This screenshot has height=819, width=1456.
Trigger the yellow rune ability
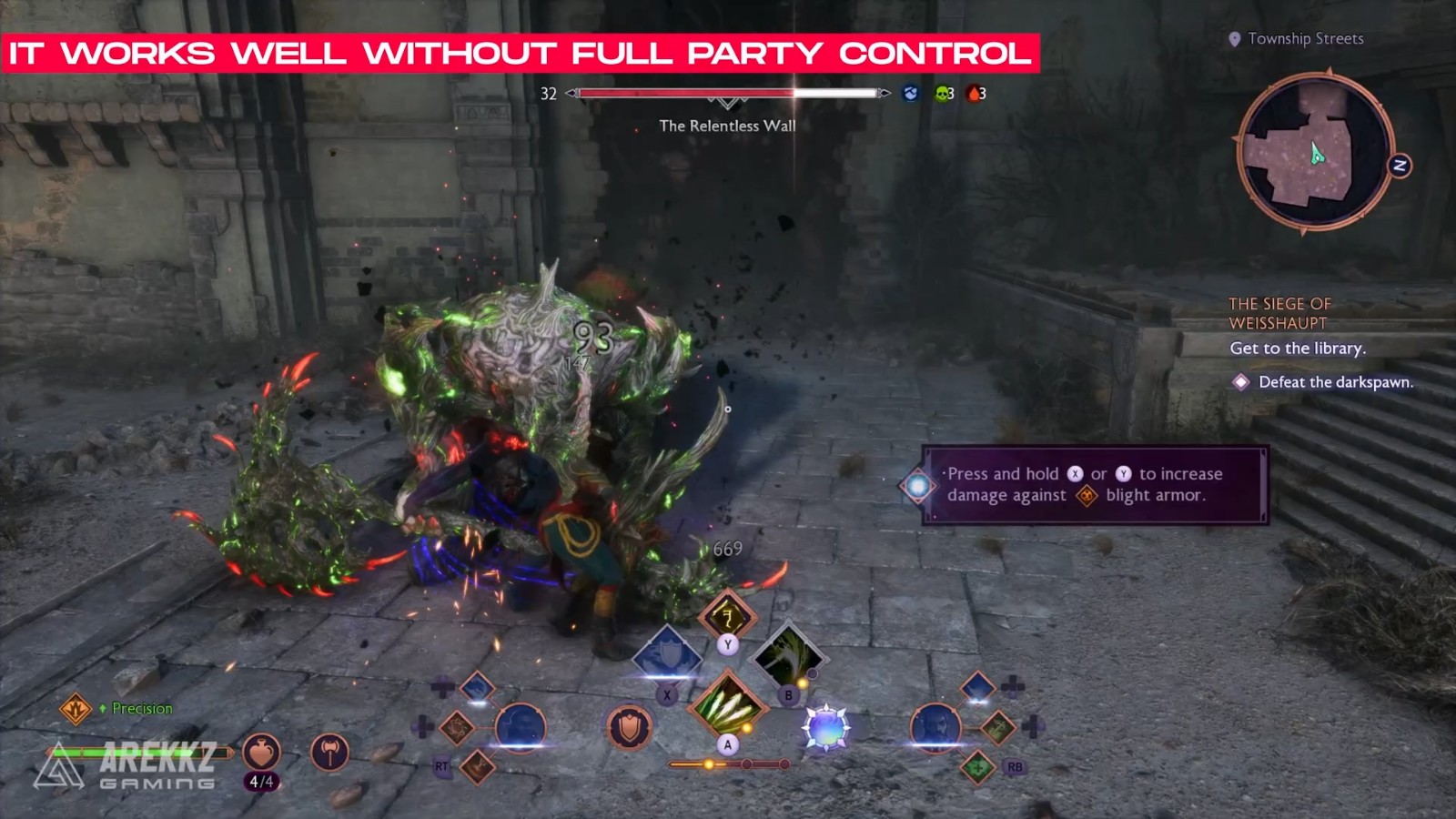[726, 617]
